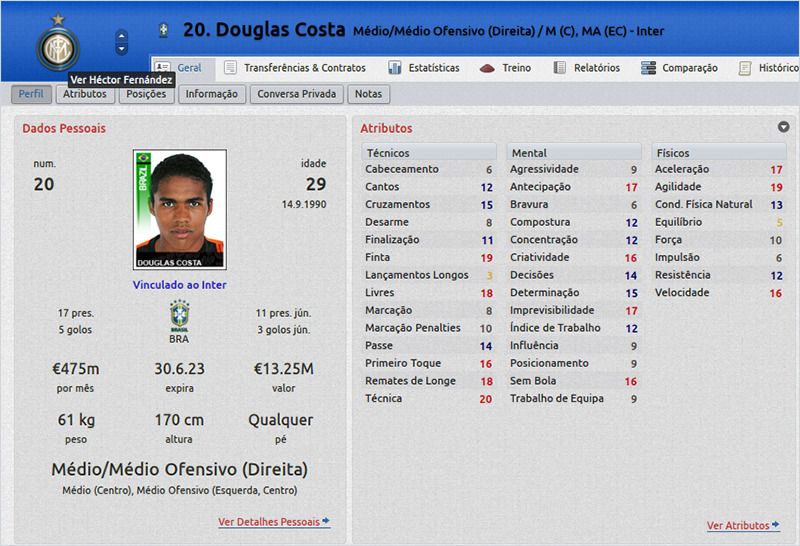800x546 pixels.
Task: Click the Brazil national team crest
Action: tap(179, 315)
